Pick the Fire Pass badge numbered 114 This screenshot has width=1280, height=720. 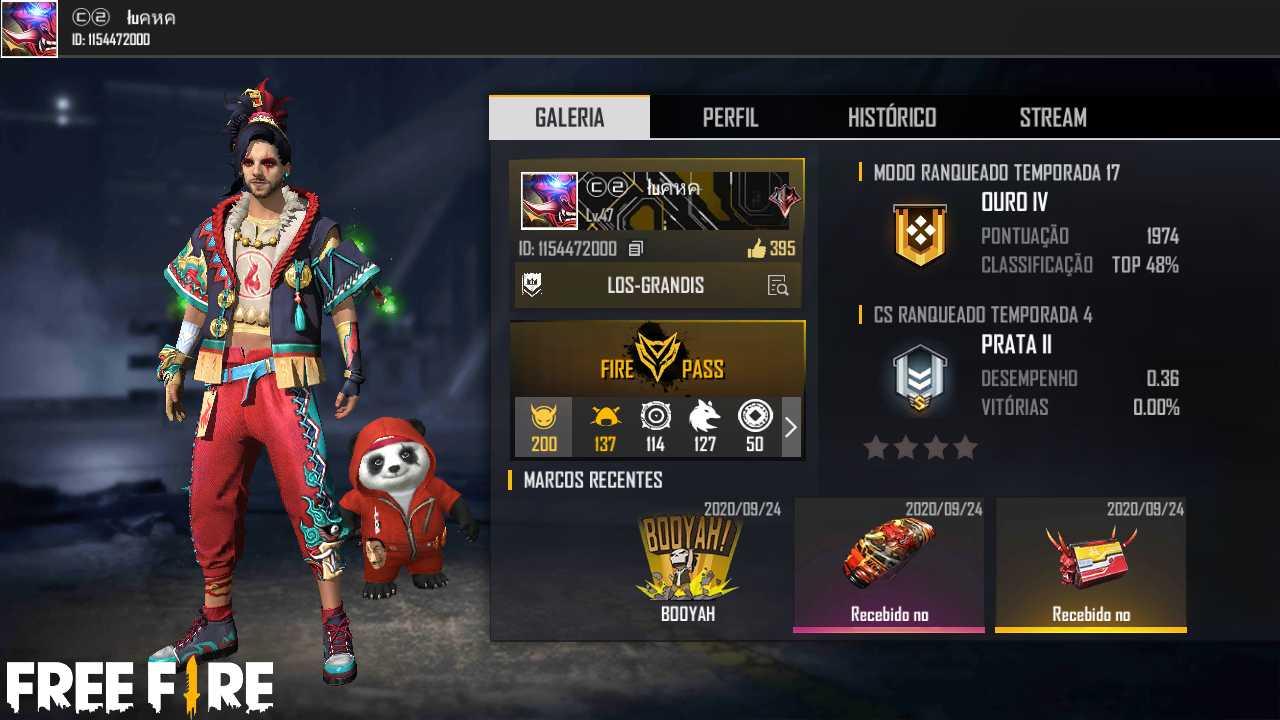coord(655,427)
